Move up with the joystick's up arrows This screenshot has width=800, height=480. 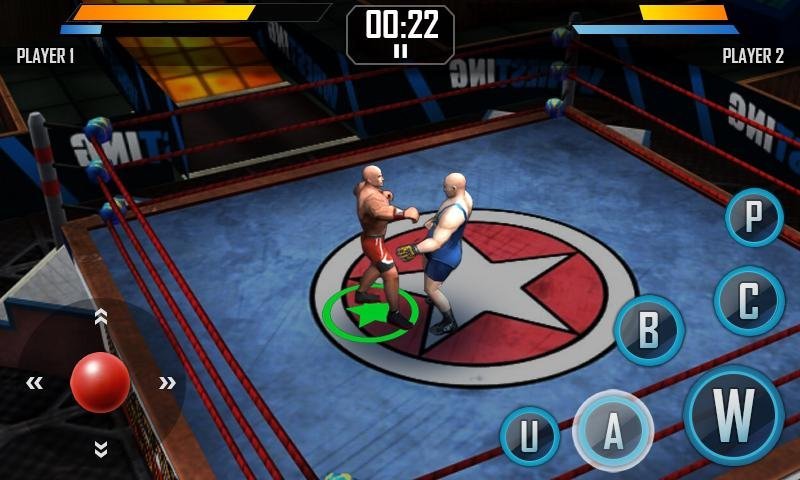[100, 317]
